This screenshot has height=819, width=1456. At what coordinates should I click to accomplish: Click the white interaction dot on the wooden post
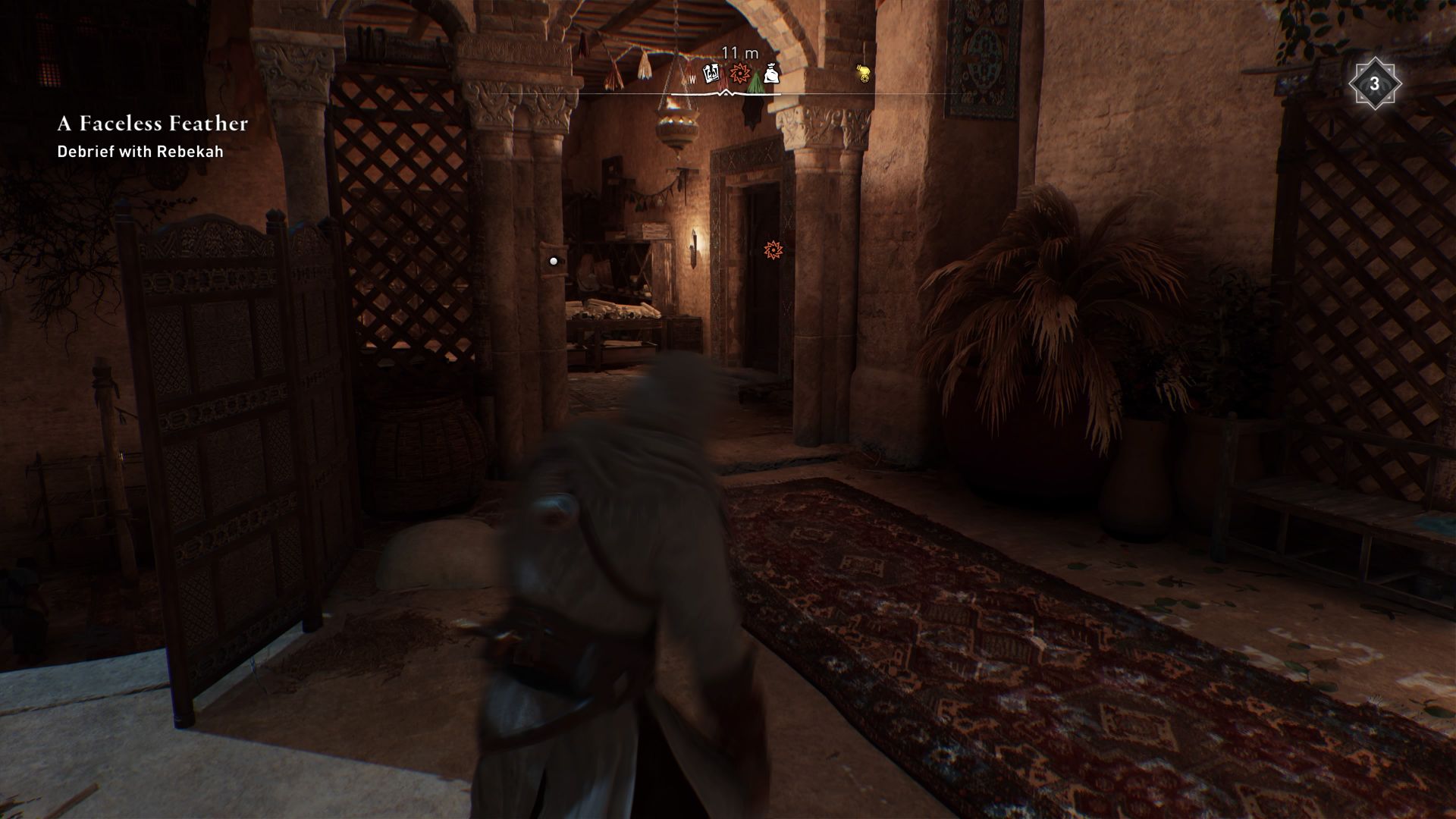552,262
